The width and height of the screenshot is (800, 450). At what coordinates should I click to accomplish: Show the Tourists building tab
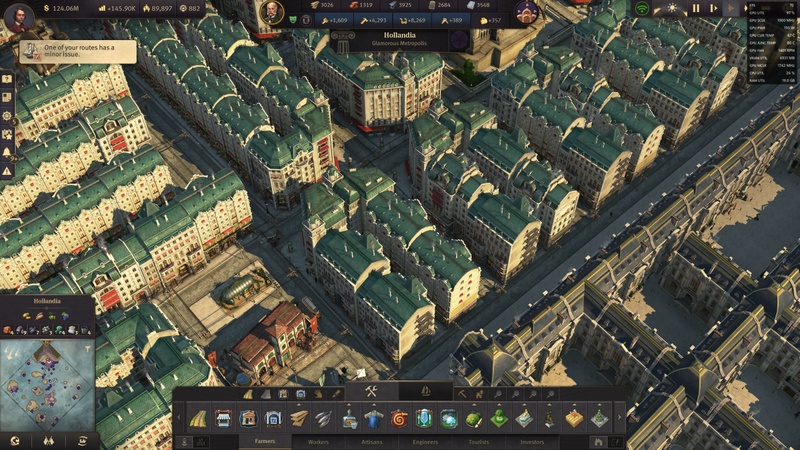pyautogui.click(x=479, y=441)
